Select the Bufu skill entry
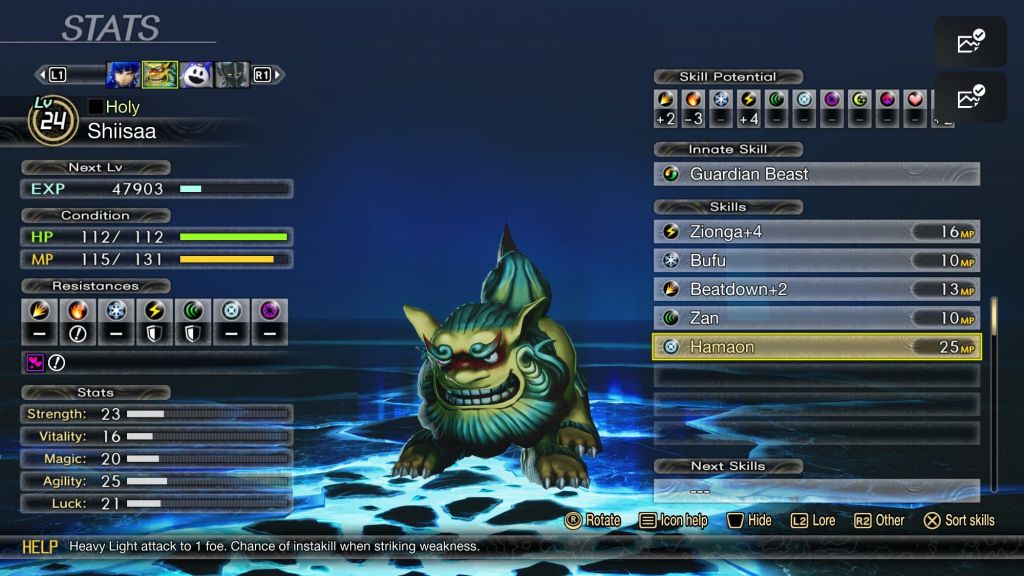The image size is (1024, 576). tap(816, 261)
